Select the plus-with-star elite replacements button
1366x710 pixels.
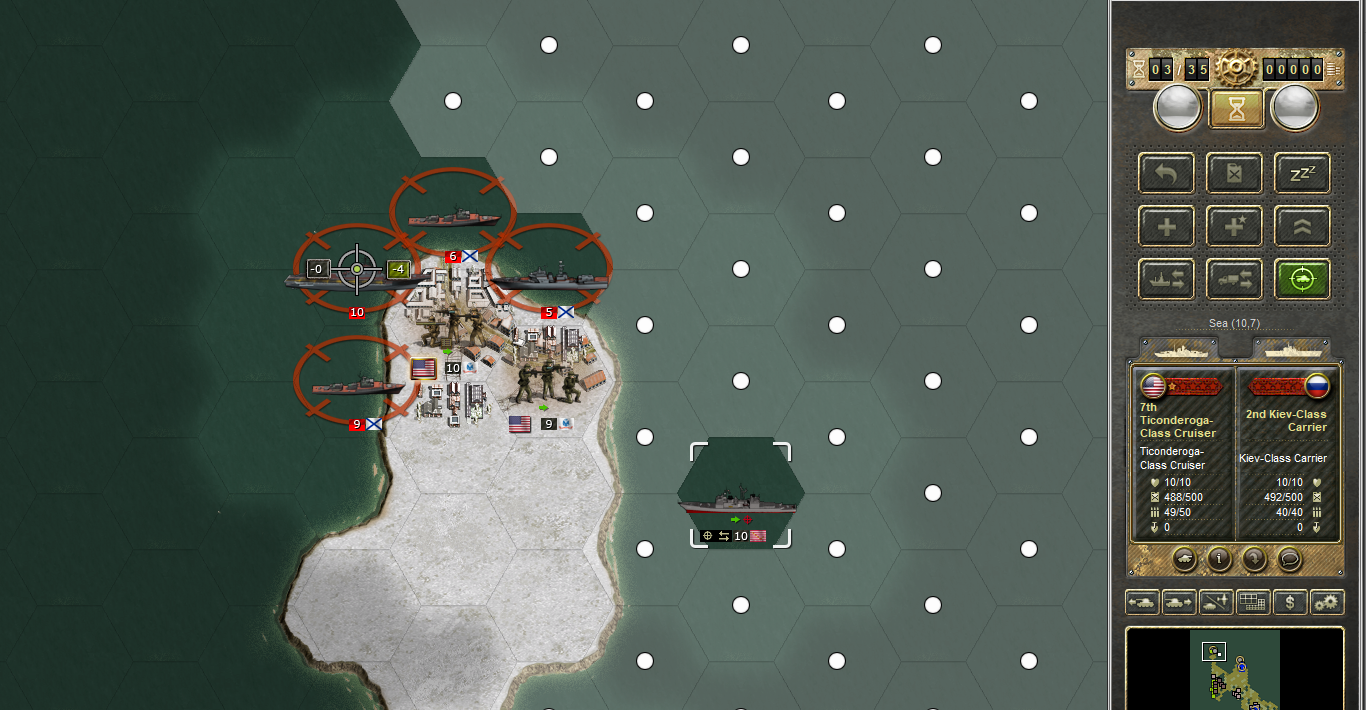click(x=1234, y=227)
